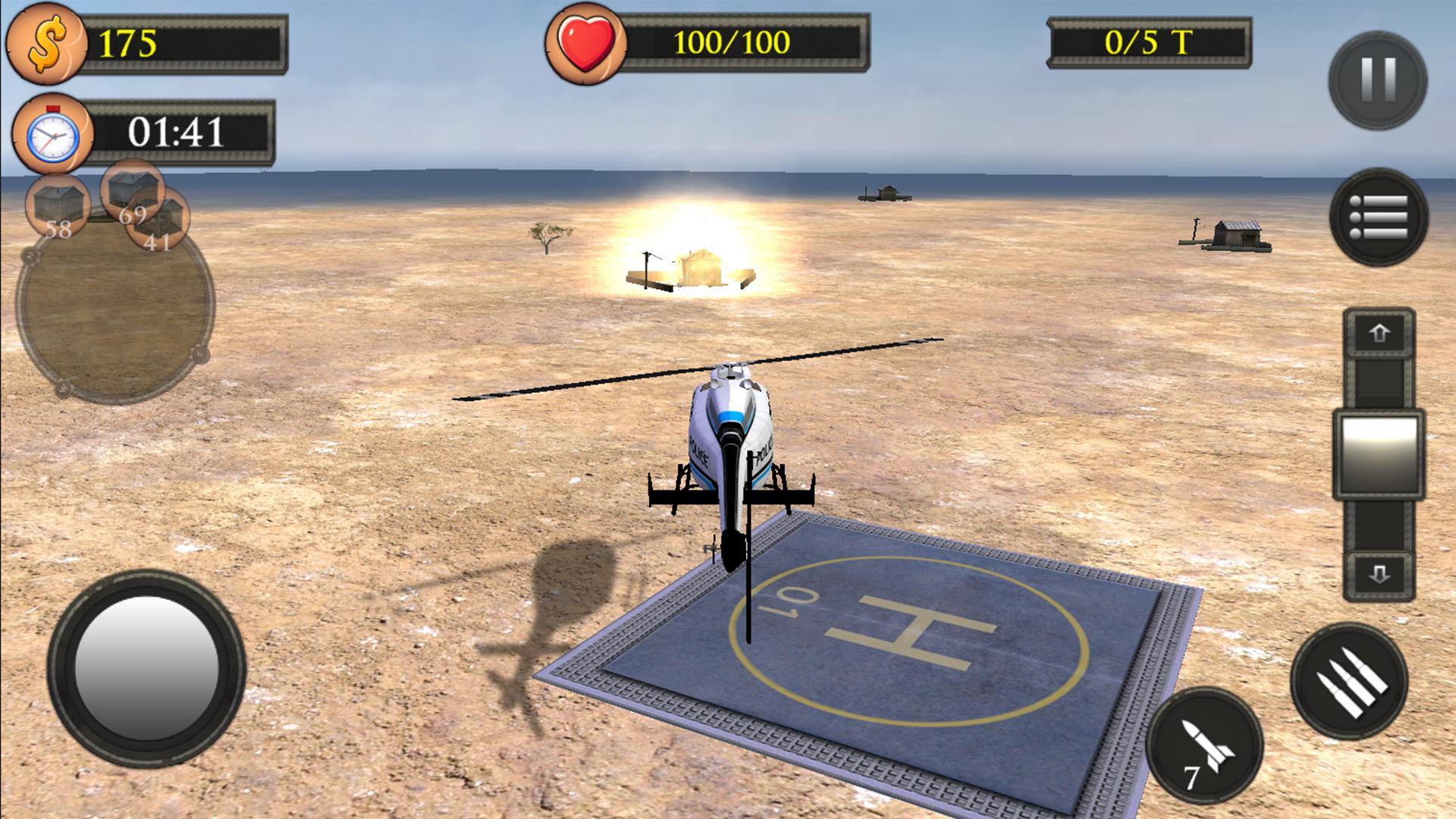Click the dollar coin icon

47,45
